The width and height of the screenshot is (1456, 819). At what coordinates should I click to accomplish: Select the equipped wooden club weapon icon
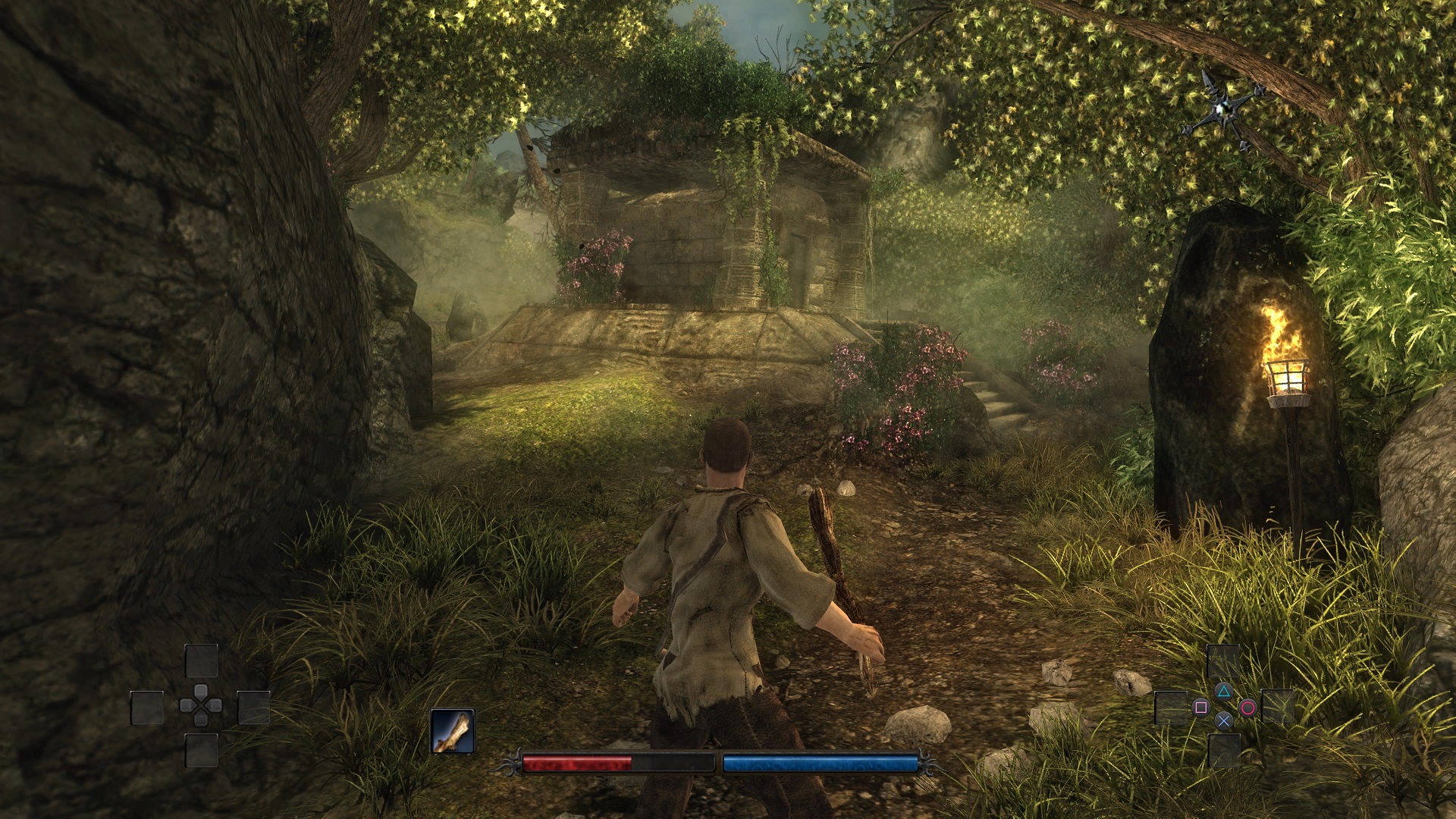click(453, 731)
